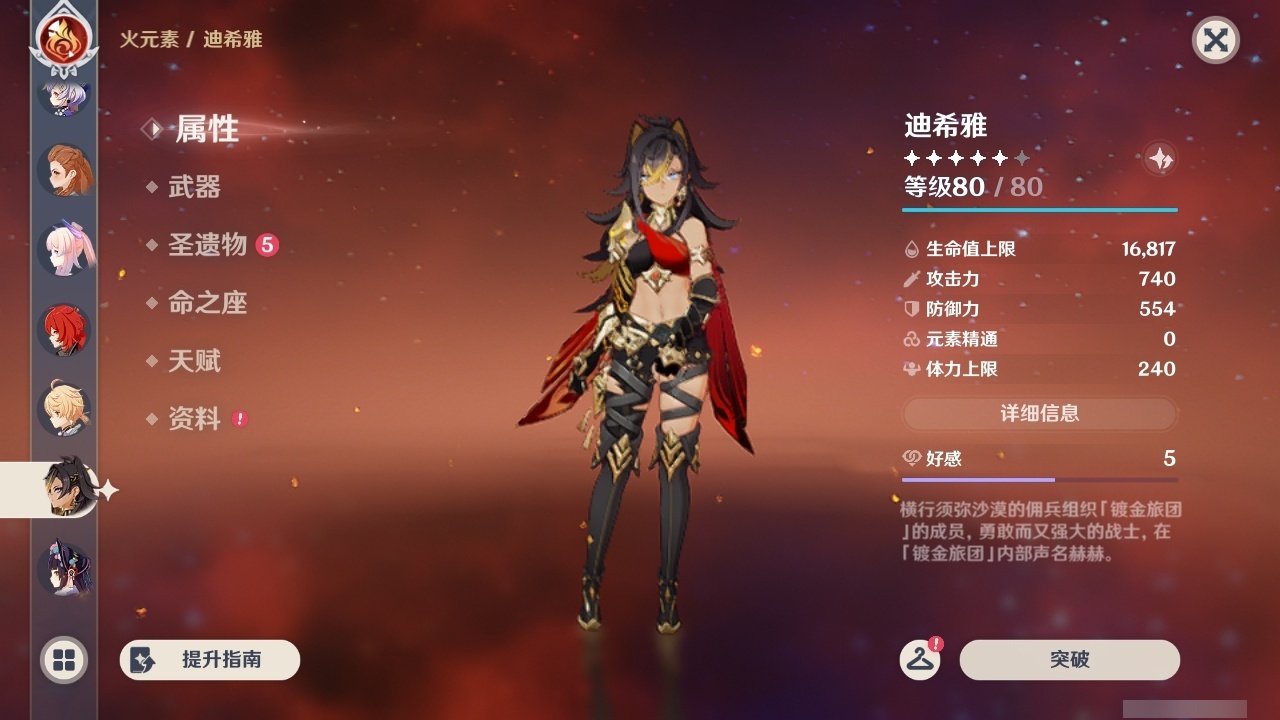Click the 生命值上限 droplet stat icon
The image size is (1280, 720).
coord(911,249)
